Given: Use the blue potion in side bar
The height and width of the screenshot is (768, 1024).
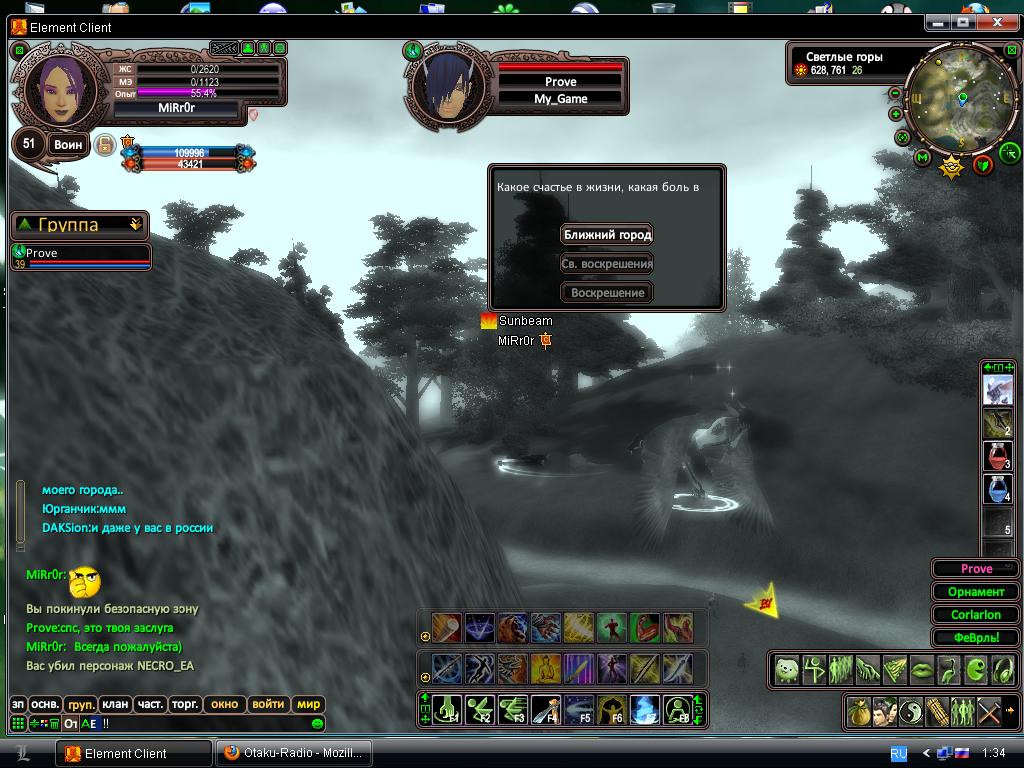Looking at the screenshot, I should tap(998, 489).
